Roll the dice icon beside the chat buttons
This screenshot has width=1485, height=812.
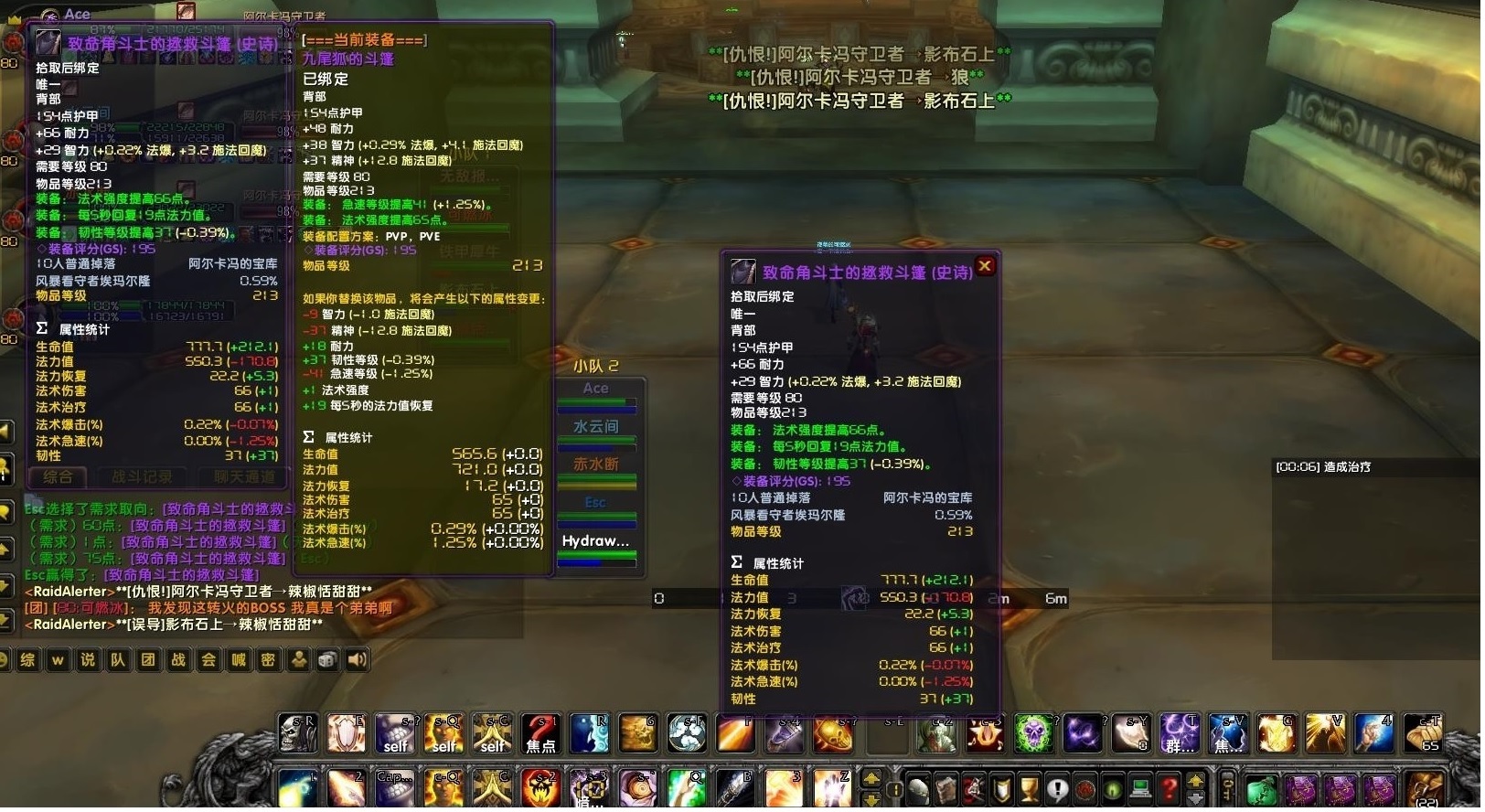[x=326, y=660]
